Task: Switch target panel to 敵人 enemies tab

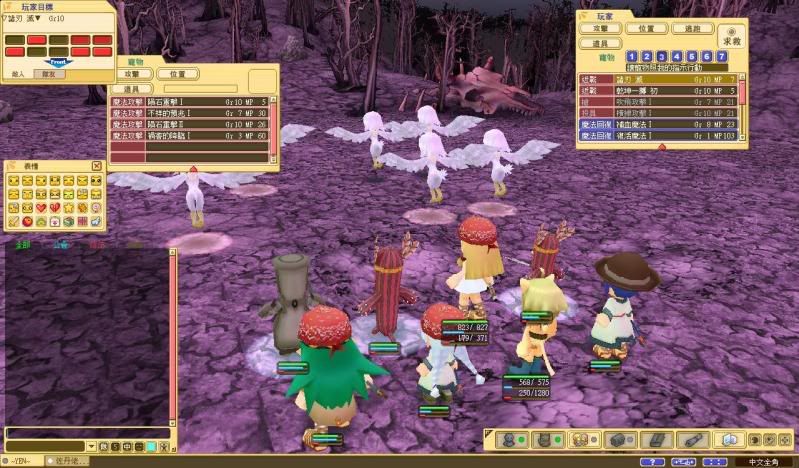Action: click(17, 73)
